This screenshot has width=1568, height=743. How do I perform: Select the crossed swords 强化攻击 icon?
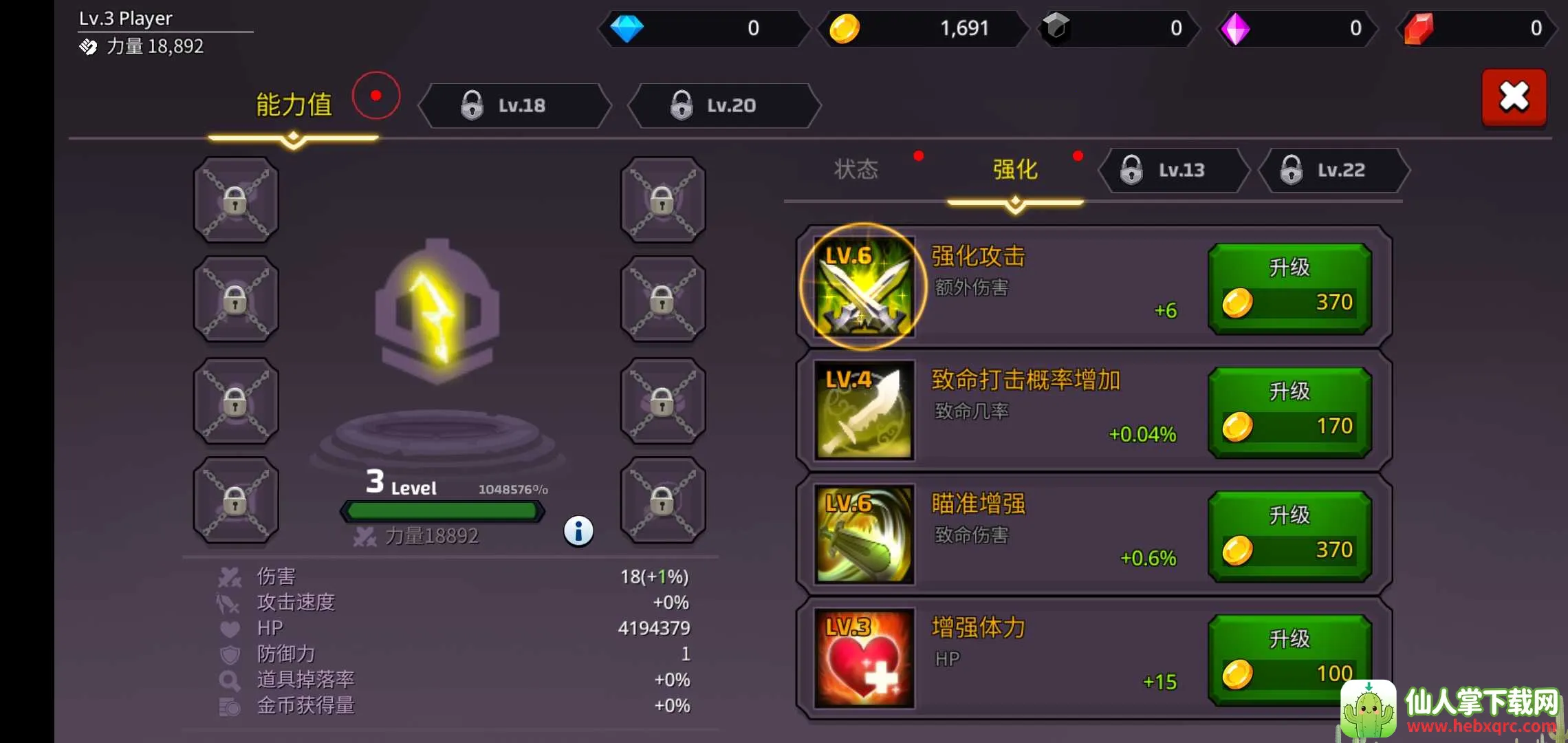[x=864, y=287]
